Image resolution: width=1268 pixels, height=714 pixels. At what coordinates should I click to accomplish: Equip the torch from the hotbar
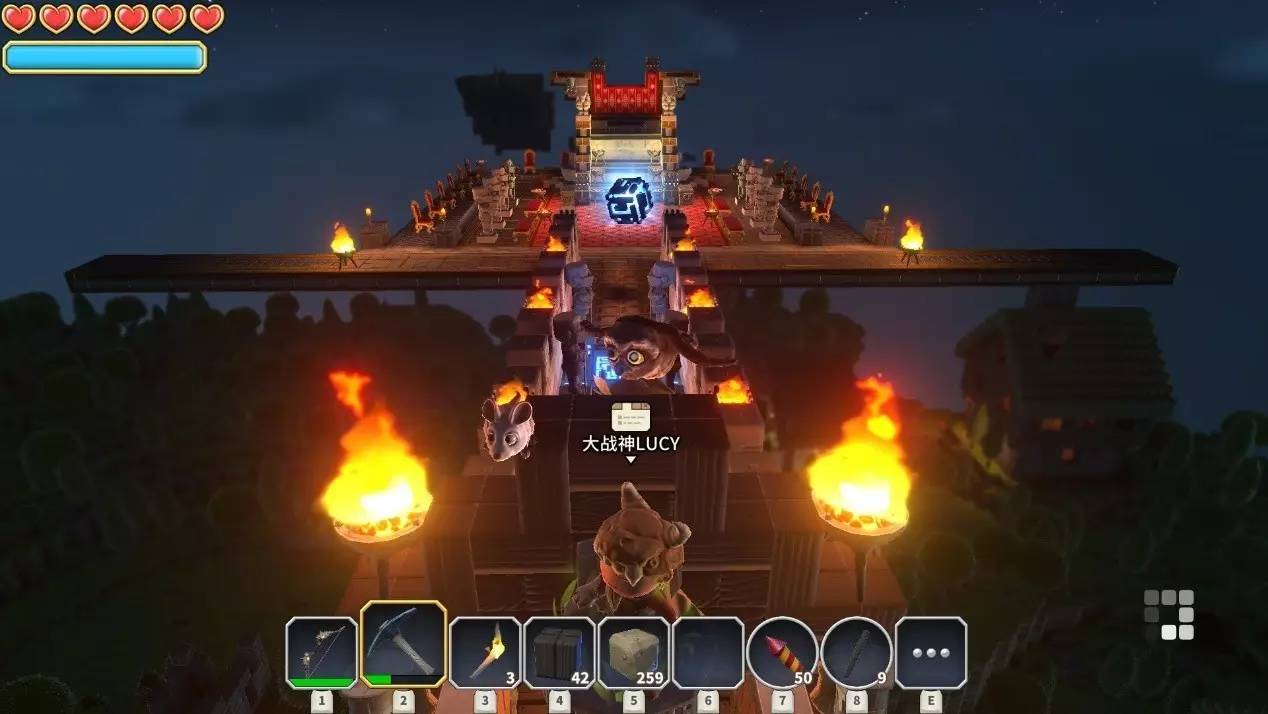point(485,652)
